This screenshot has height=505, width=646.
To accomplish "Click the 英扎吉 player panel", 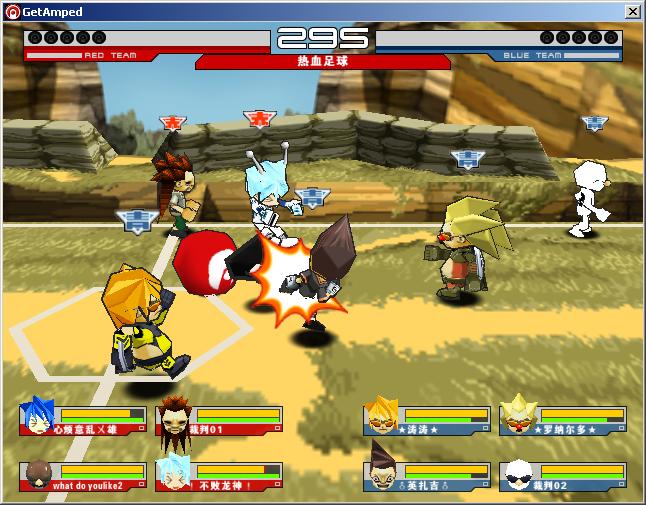I will [x=427, y=475].
